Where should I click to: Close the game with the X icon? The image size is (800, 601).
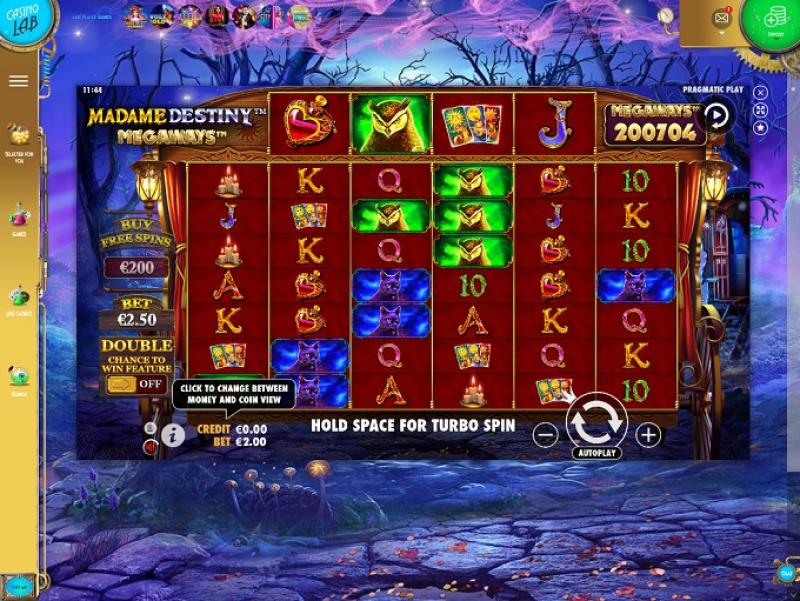(x=760, y=93)
